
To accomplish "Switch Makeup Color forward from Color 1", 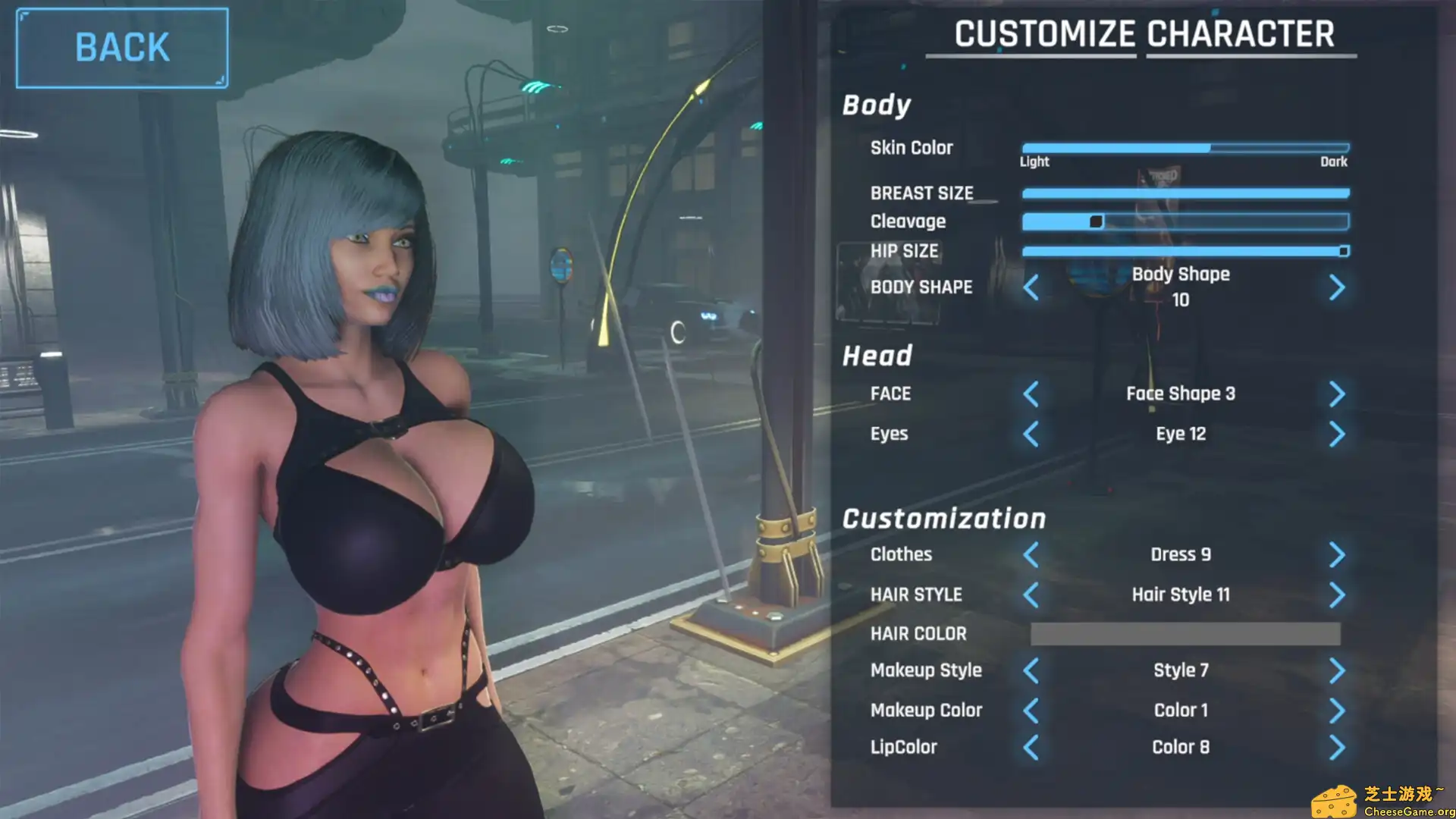I will (x=1337, y=710).
